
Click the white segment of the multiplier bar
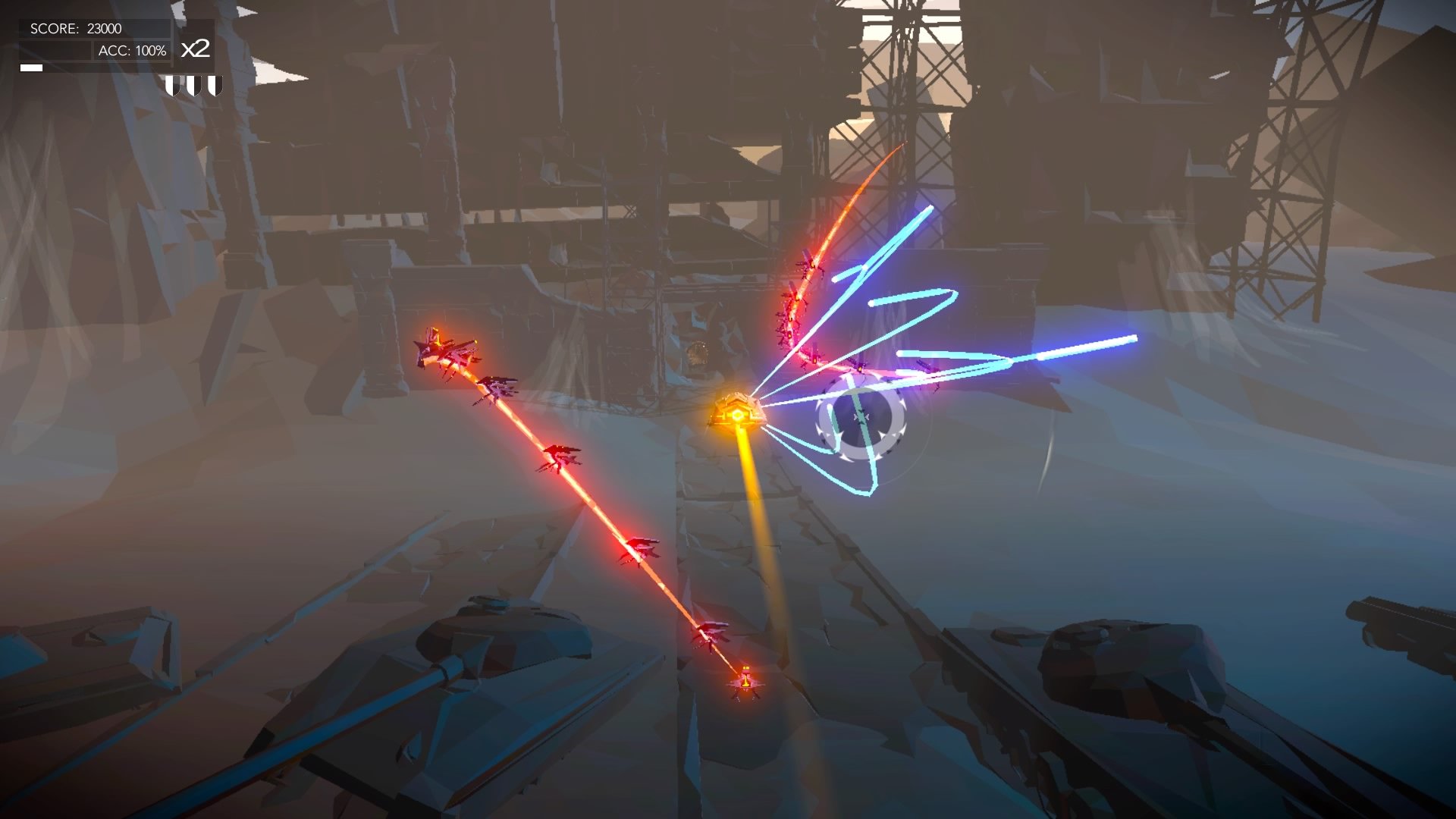pyautogui.click(x=31, y=67)
